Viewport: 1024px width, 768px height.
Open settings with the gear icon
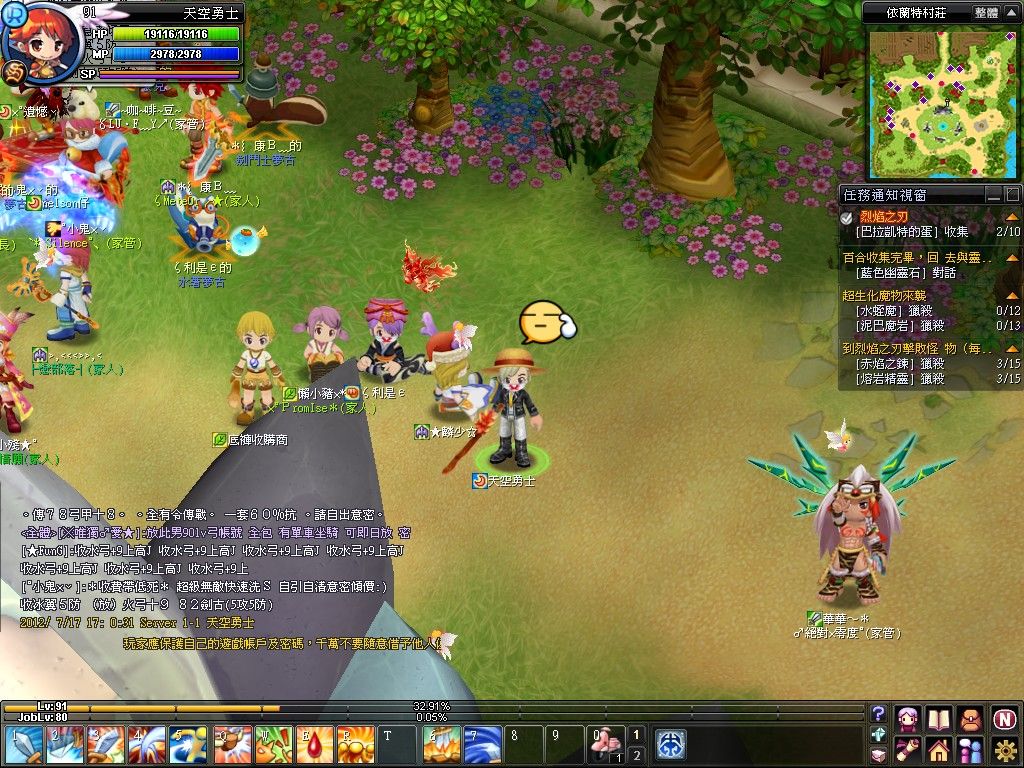[x=1004, y=749]
